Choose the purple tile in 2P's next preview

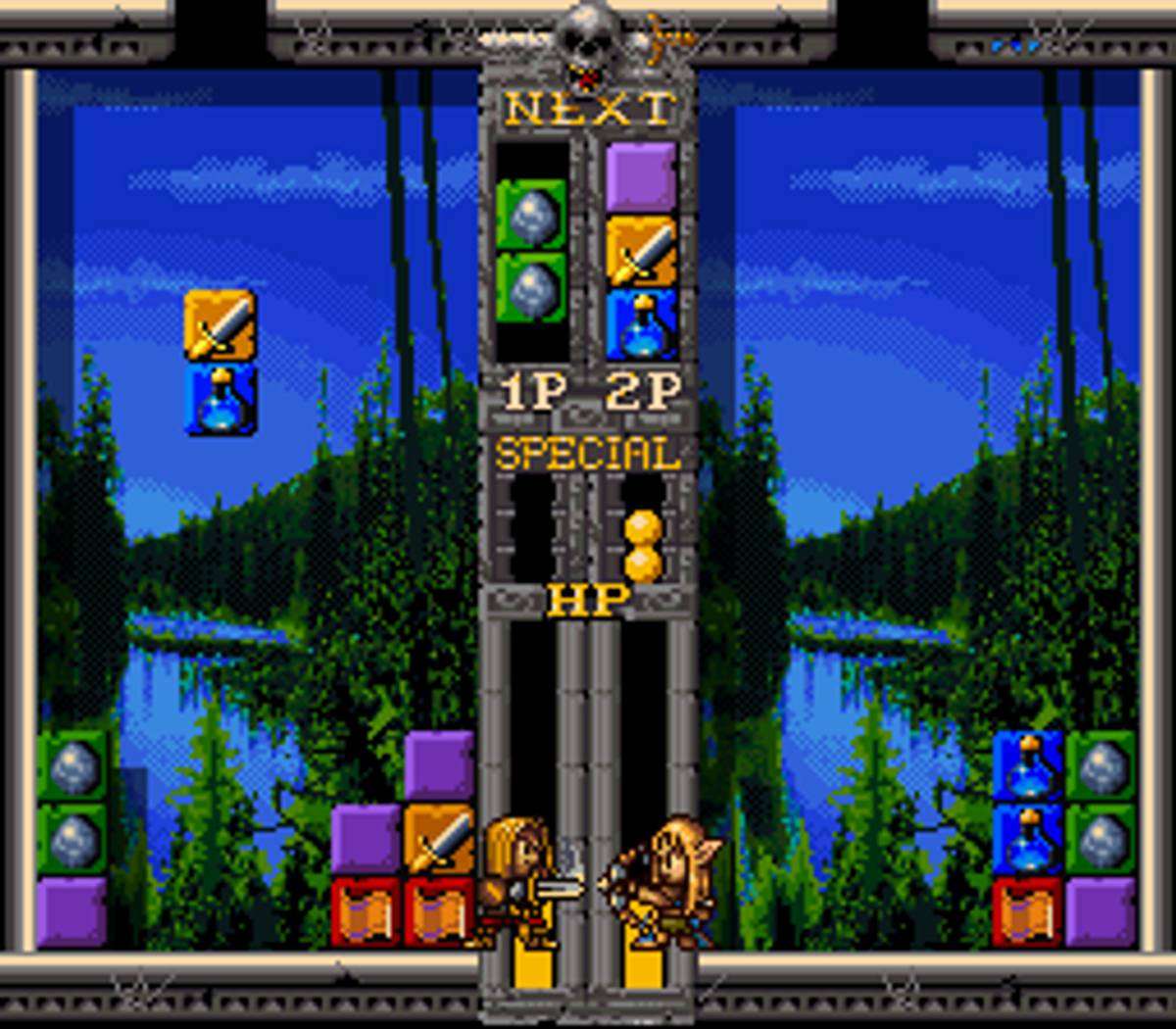coord(641,177)
